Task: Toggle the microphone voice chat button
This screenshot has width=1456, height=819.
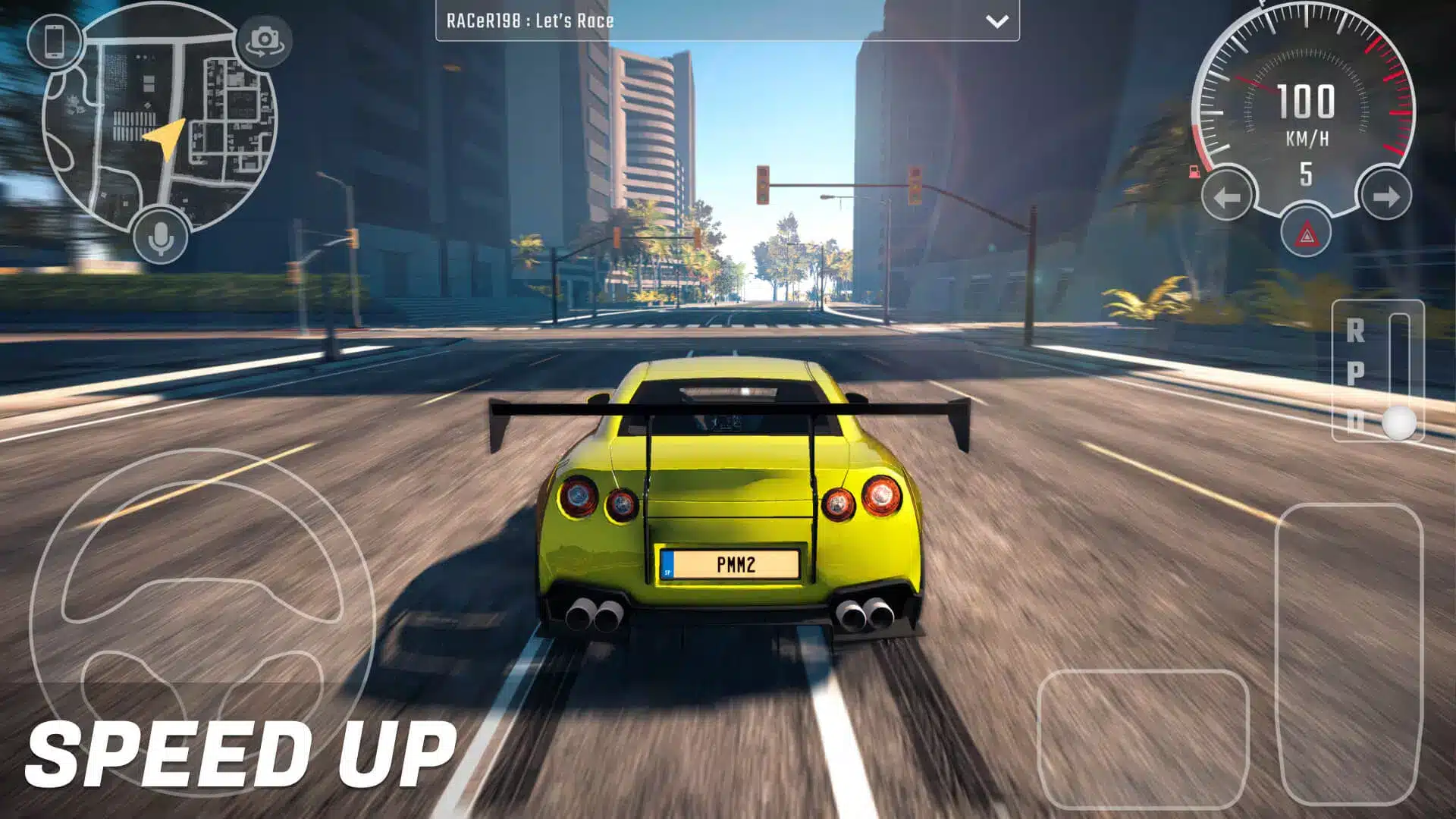Action: pyautogui.click(x=160, y=238)
